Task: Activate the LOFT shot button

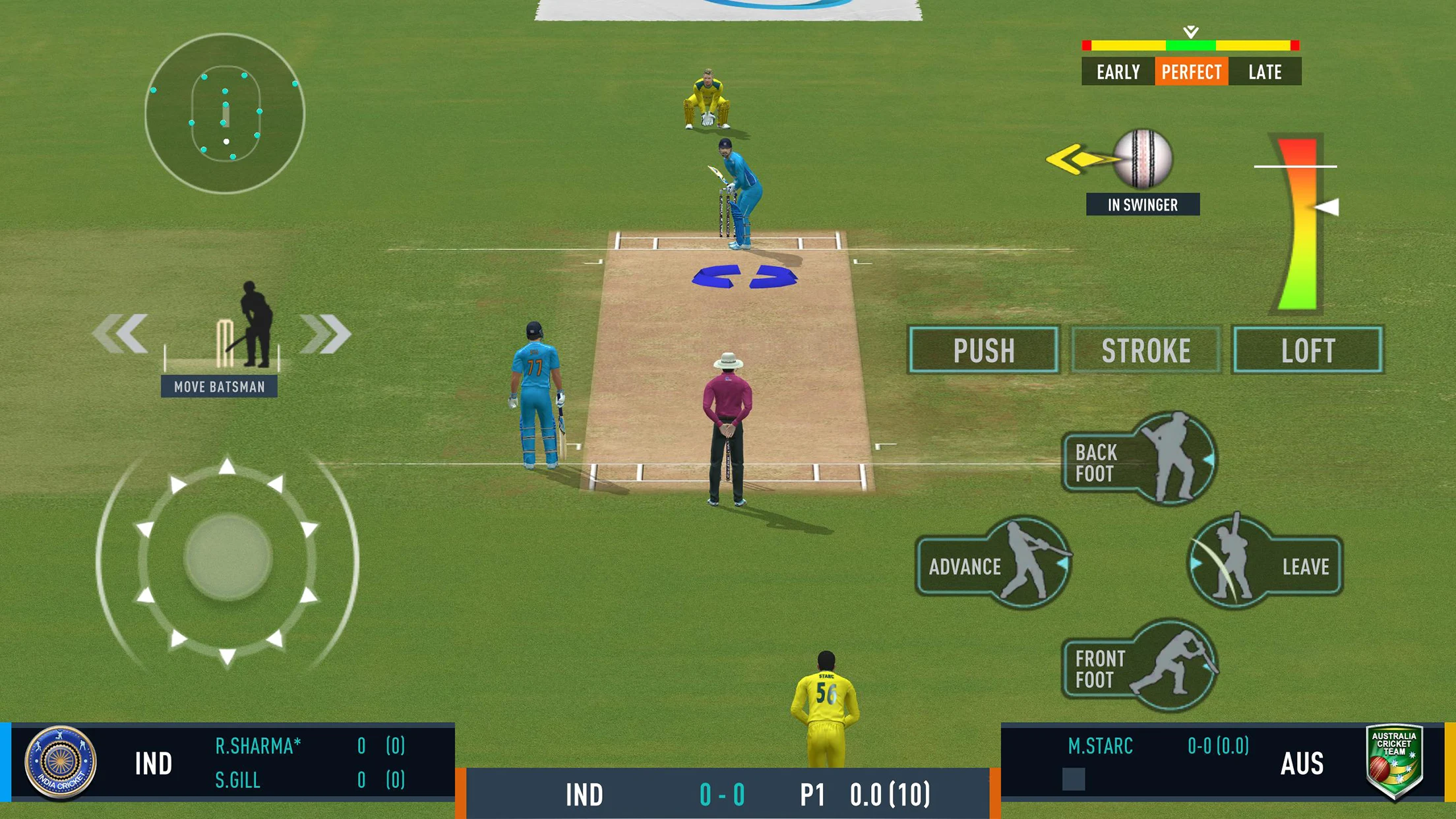Action: click(x=1308, y=350)
